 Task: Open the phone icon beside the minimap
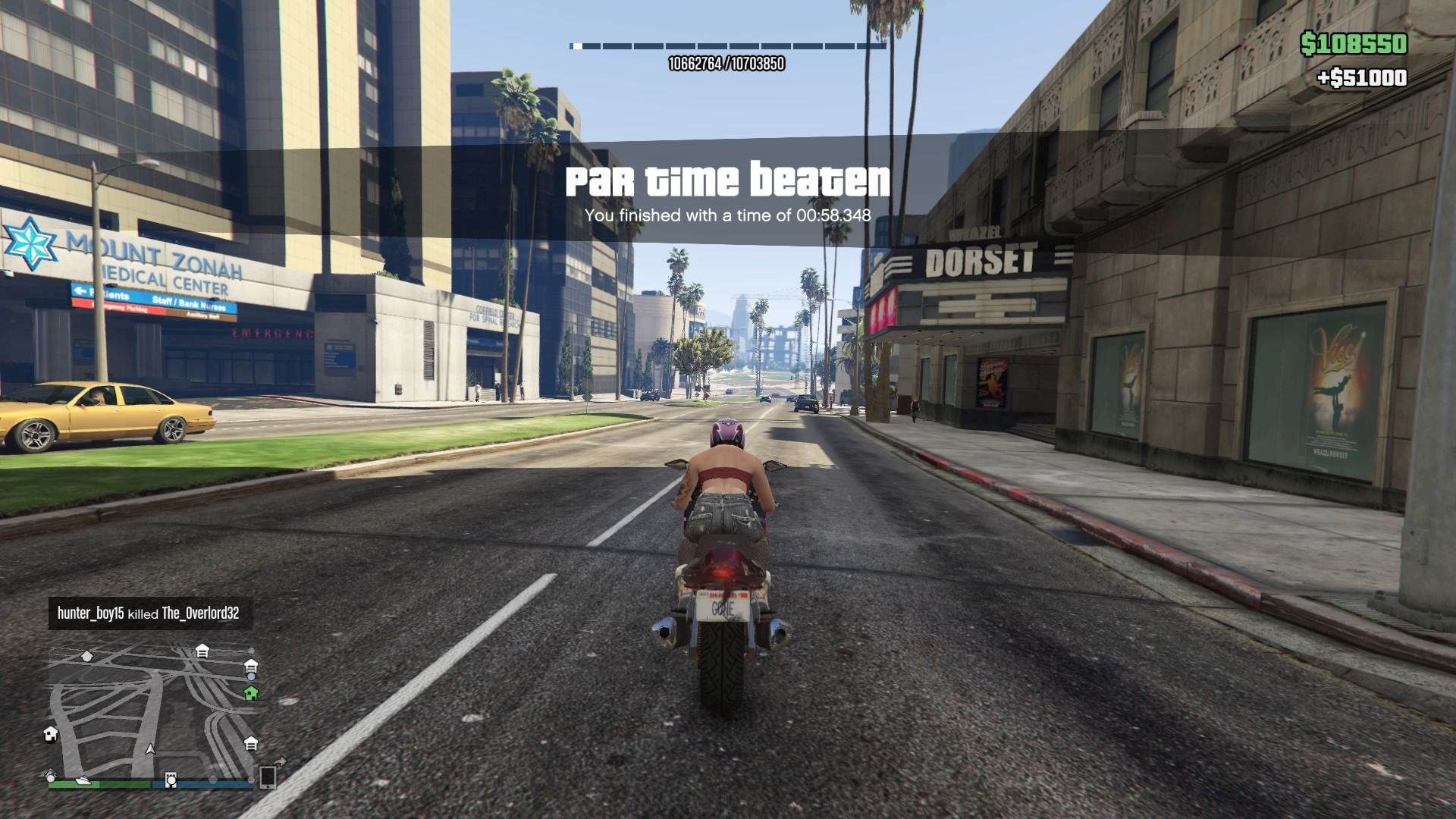click(268, 777)
